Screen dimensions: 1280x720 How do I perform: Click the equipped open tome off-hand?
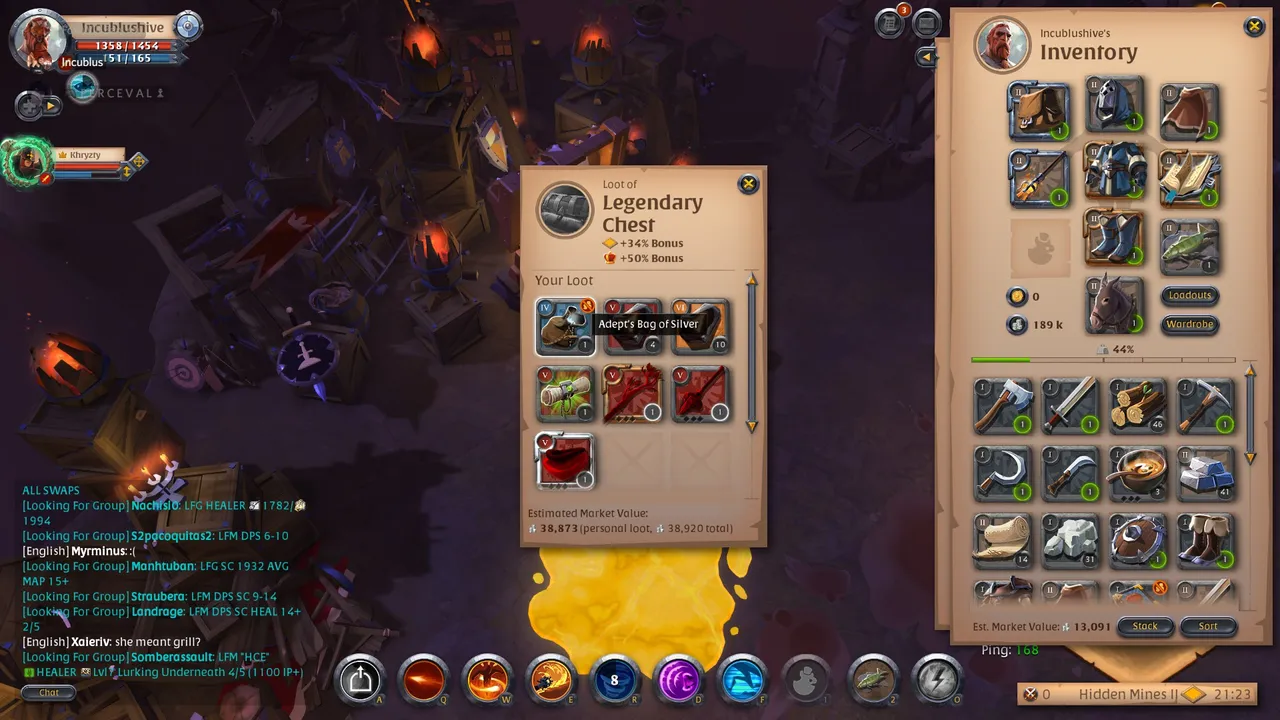pyautogui.click(x=1189, y=178)
